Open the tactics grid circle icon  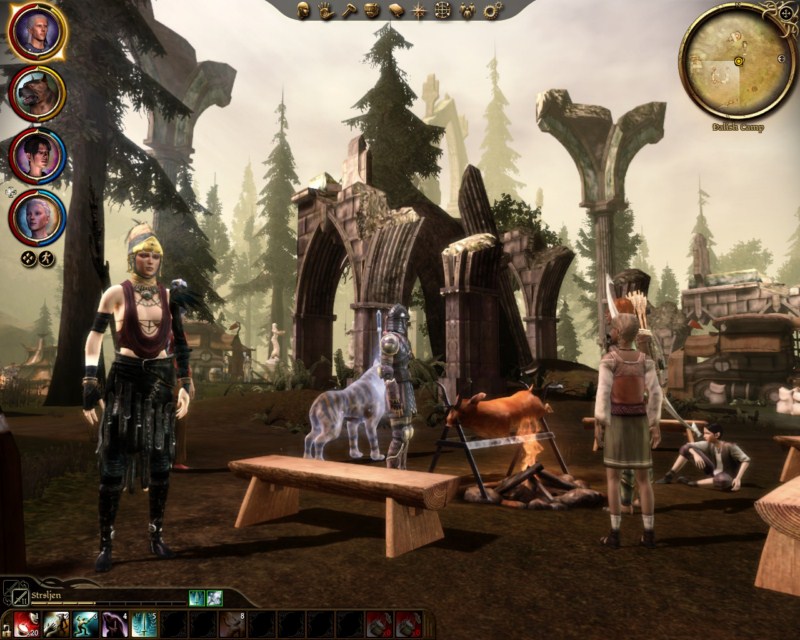(441, 11)
